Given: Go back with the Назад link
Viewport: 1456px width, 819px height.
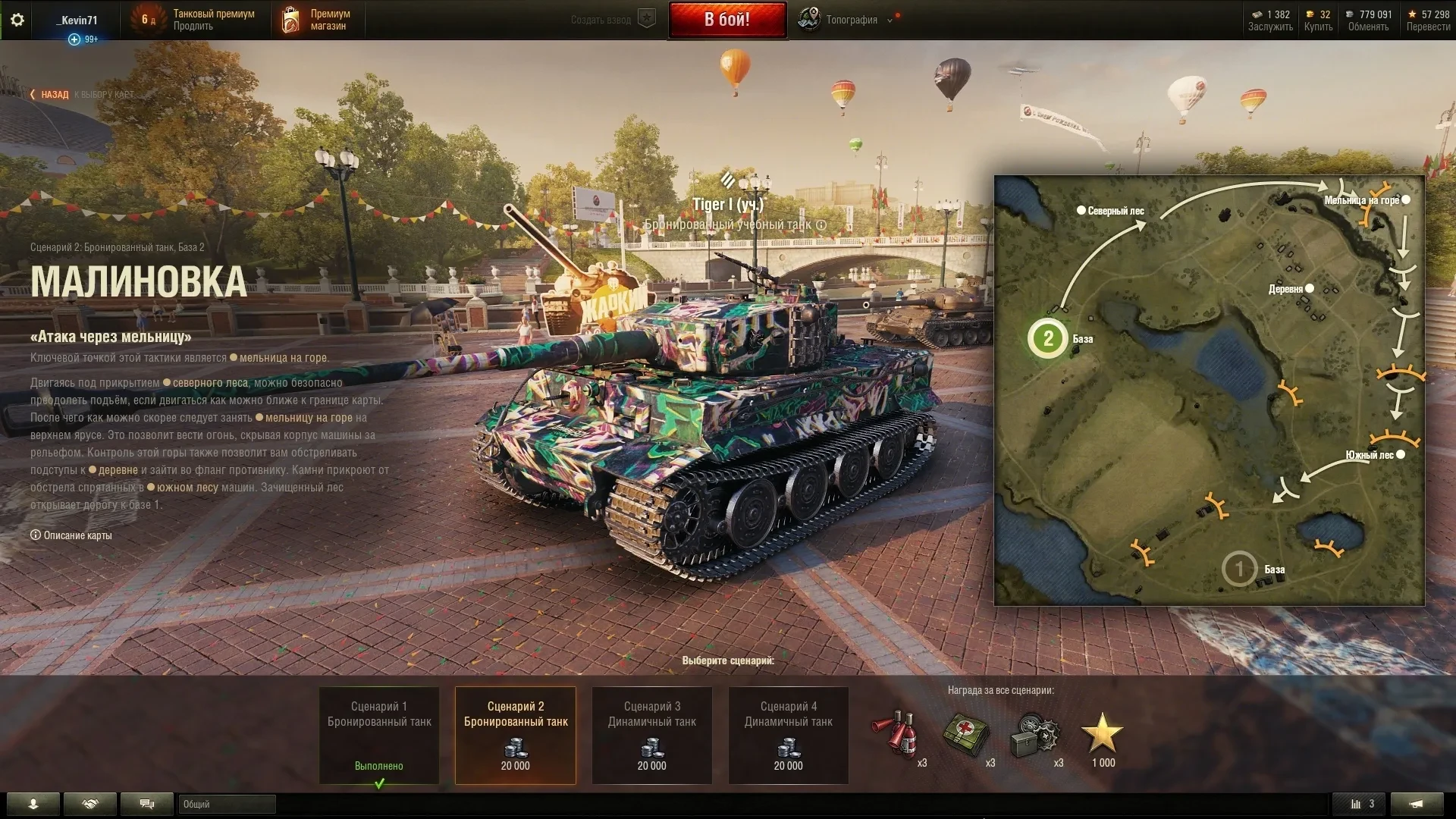Looking at the screenshot, I should (50, 95).
